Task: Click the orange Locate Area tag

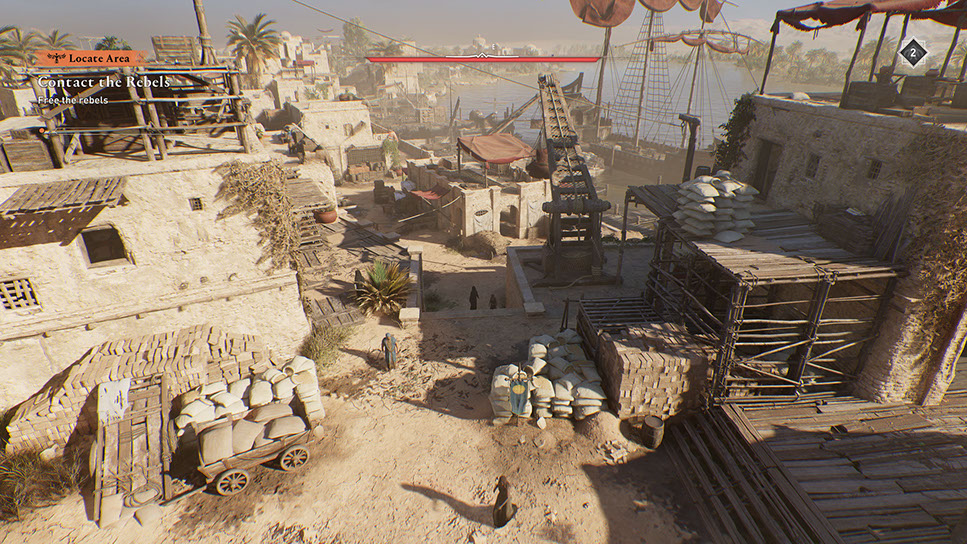Action: click(92, 59)
